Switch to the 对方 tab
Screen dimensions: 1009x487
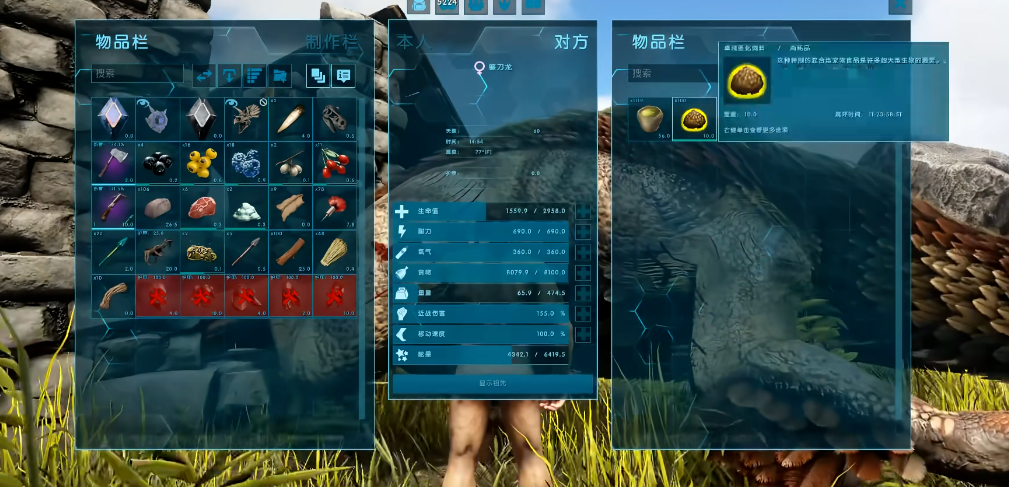(x=571, y=42)
